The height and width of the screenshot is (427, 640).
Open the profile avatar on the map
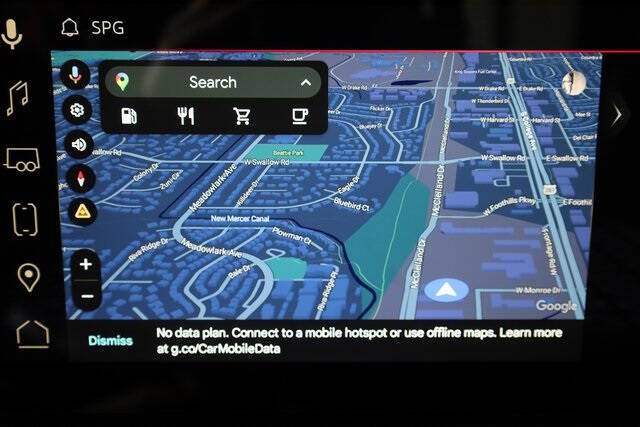(x=573, y=84)
